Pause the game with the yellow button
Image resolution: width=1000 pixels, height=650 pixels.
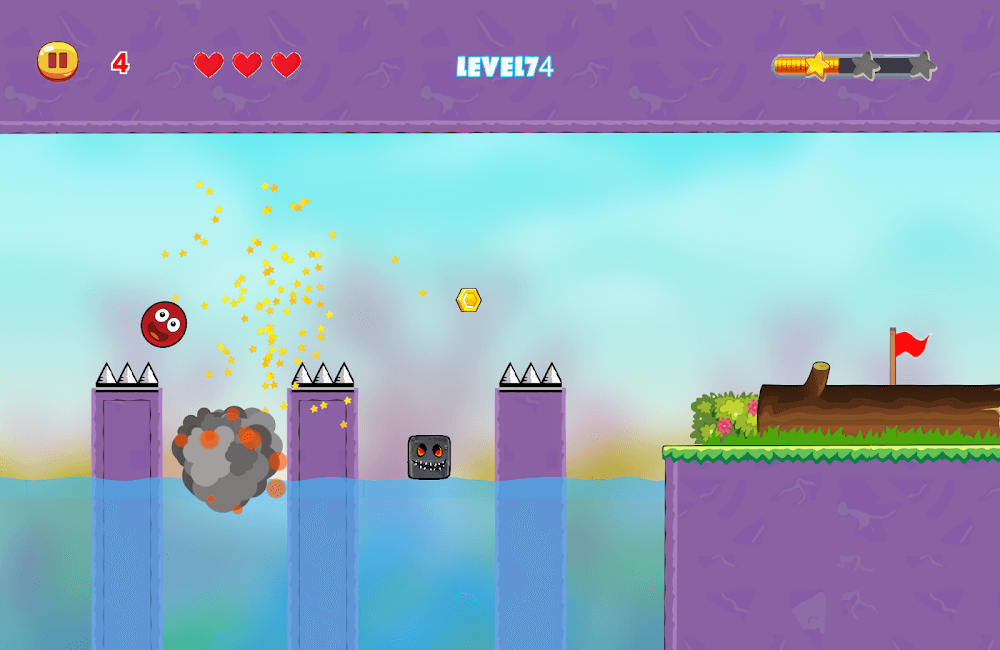point(58,61)
